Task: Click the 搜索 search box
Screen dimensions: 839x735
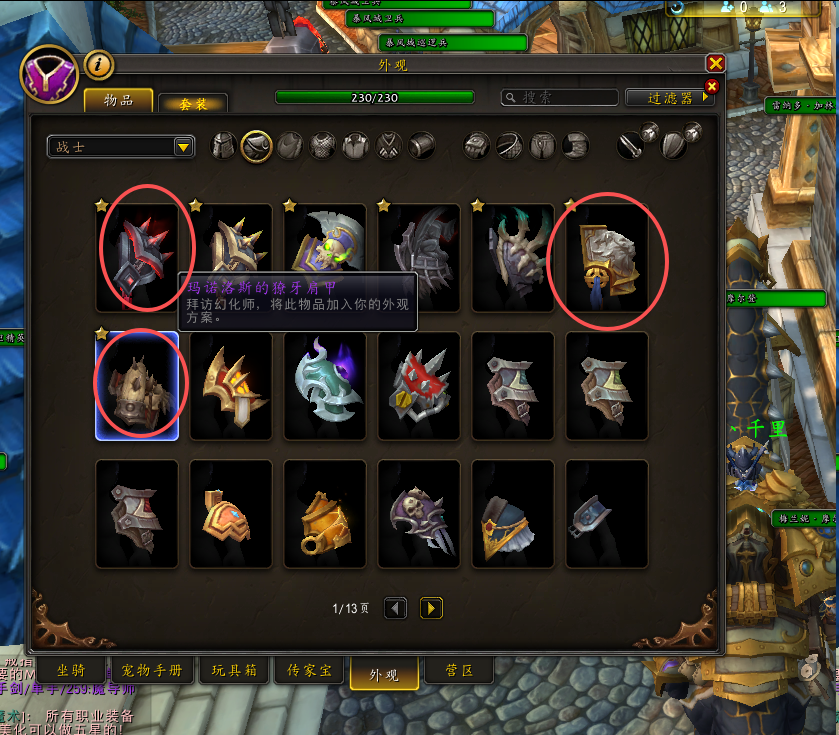Action: click(560, 98)
